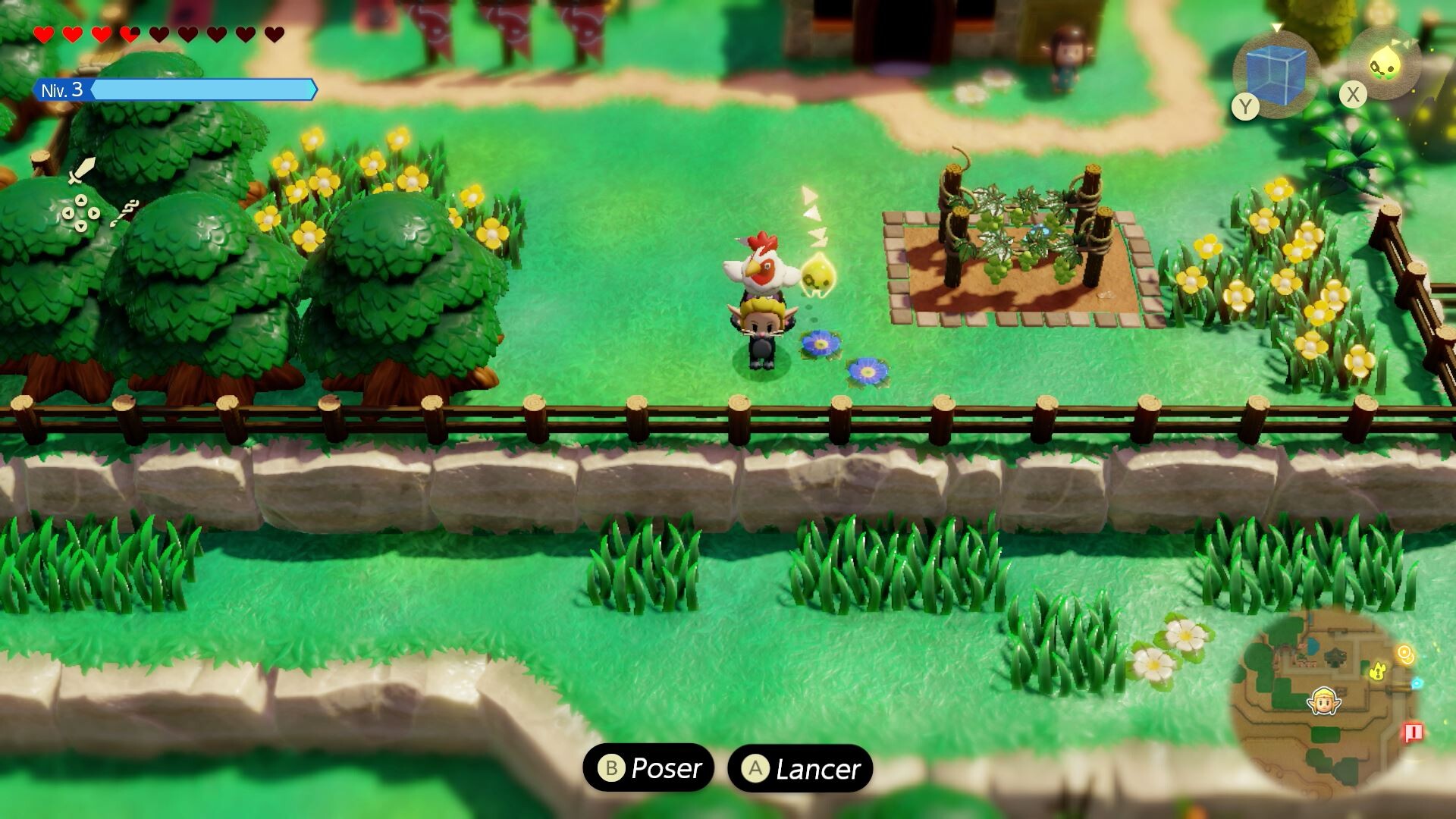Click the D-pad movement hint icon
This screenshot has height=819, width=1456.
pyautogui.click(x=80, y=213)
